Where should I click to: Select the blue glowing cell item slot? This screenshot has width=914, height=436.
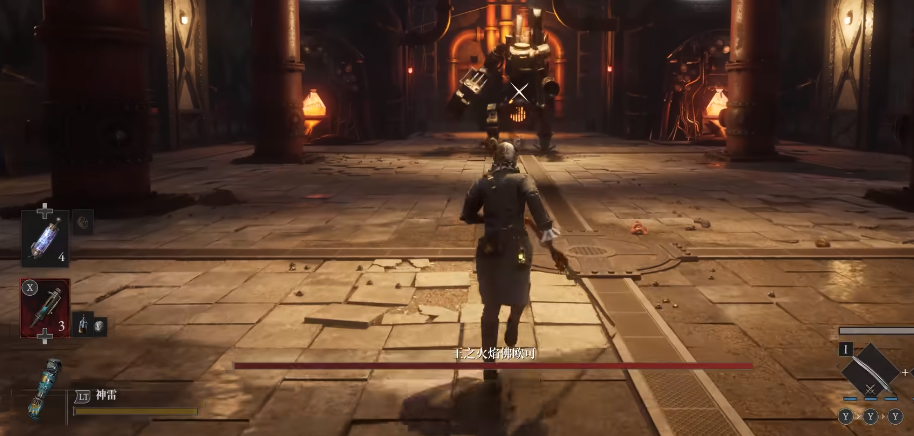(x=46, y=237)
